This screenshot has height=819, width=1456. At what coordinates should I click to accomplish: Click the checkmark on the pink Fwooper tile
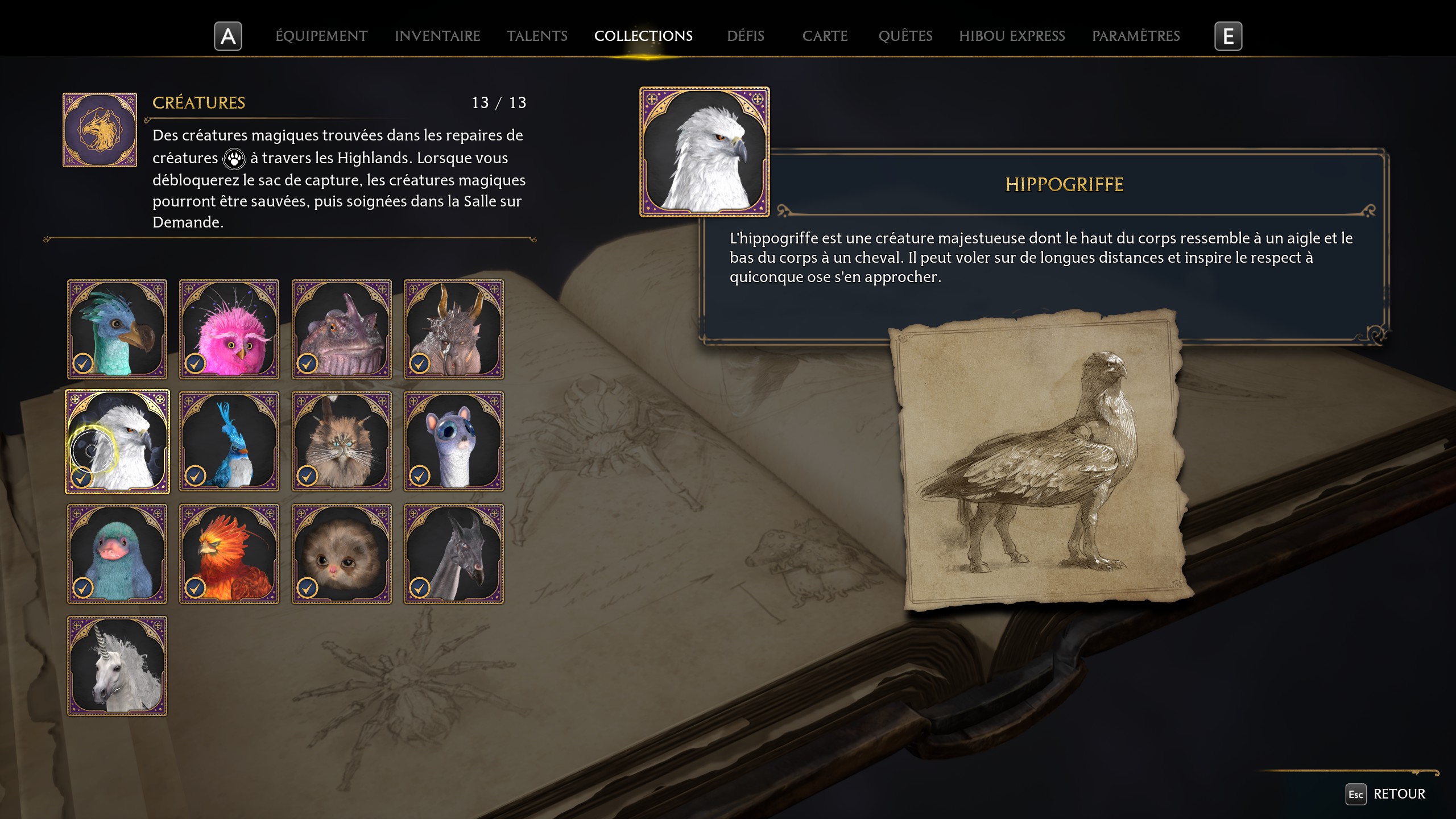pos(196,363)
